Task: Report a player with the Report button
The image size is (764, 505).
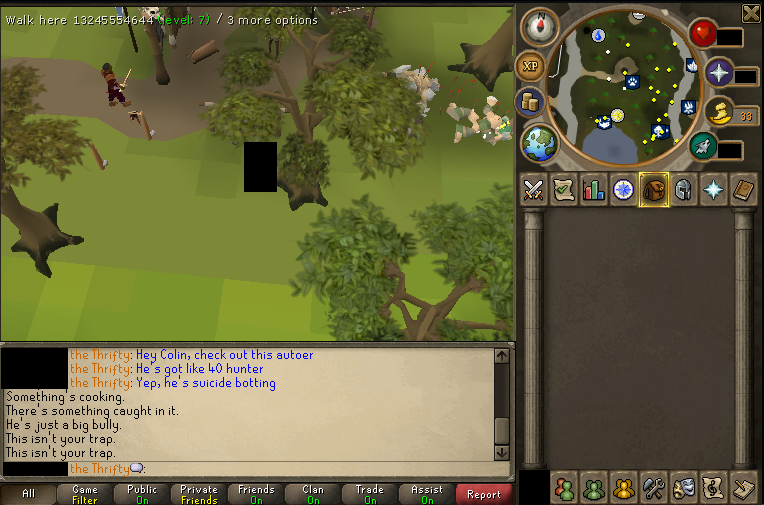Action: (484, 494)
